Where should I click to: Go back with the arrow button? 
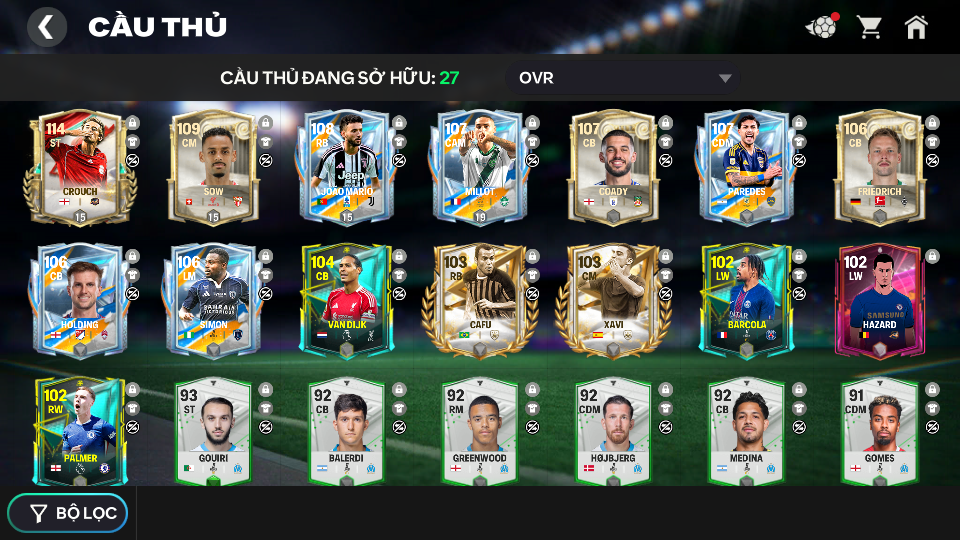point(46,27)
